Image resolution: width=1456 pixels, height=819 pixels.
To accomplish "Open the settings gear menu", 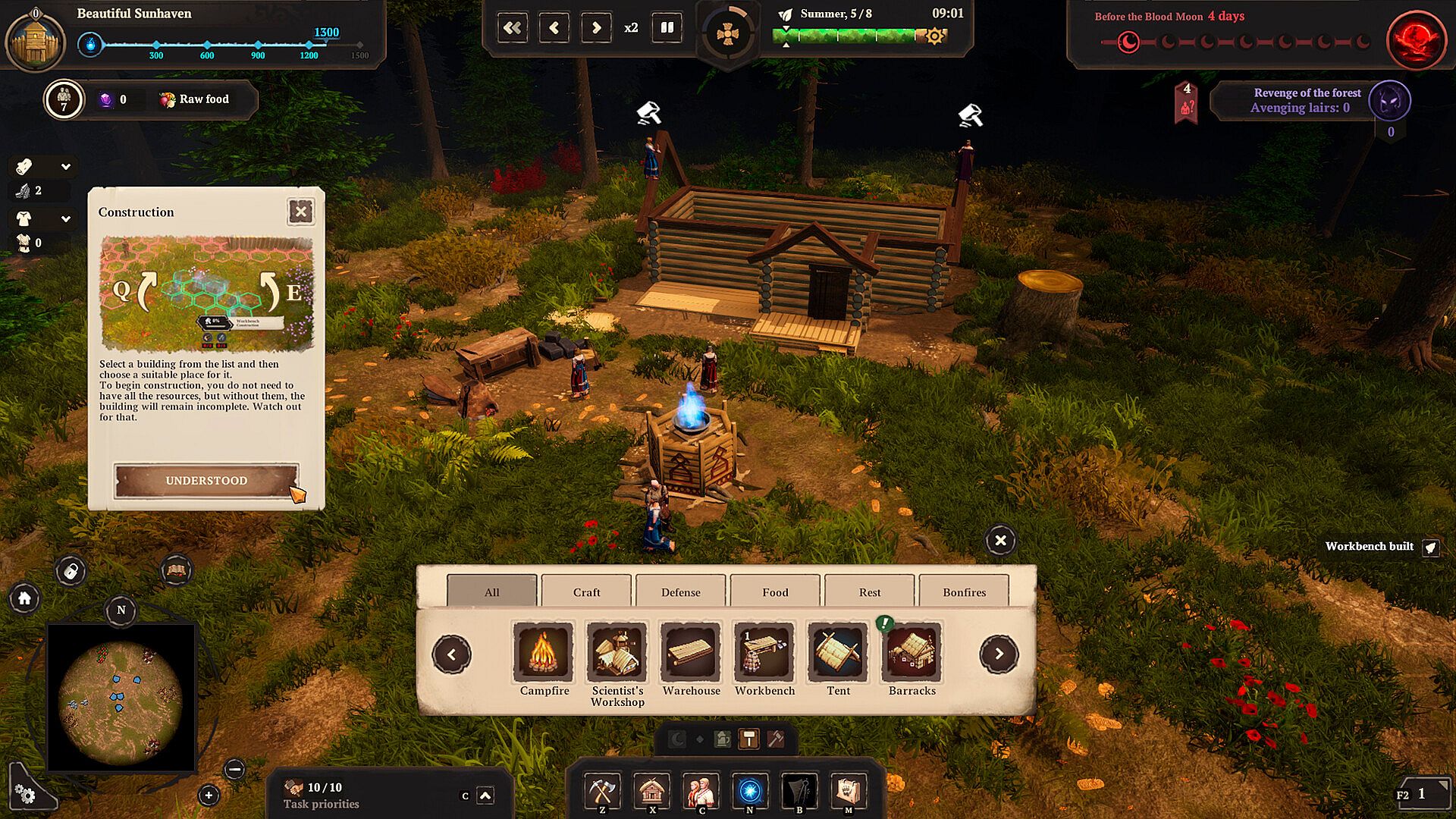I will (x=25, y=794).
